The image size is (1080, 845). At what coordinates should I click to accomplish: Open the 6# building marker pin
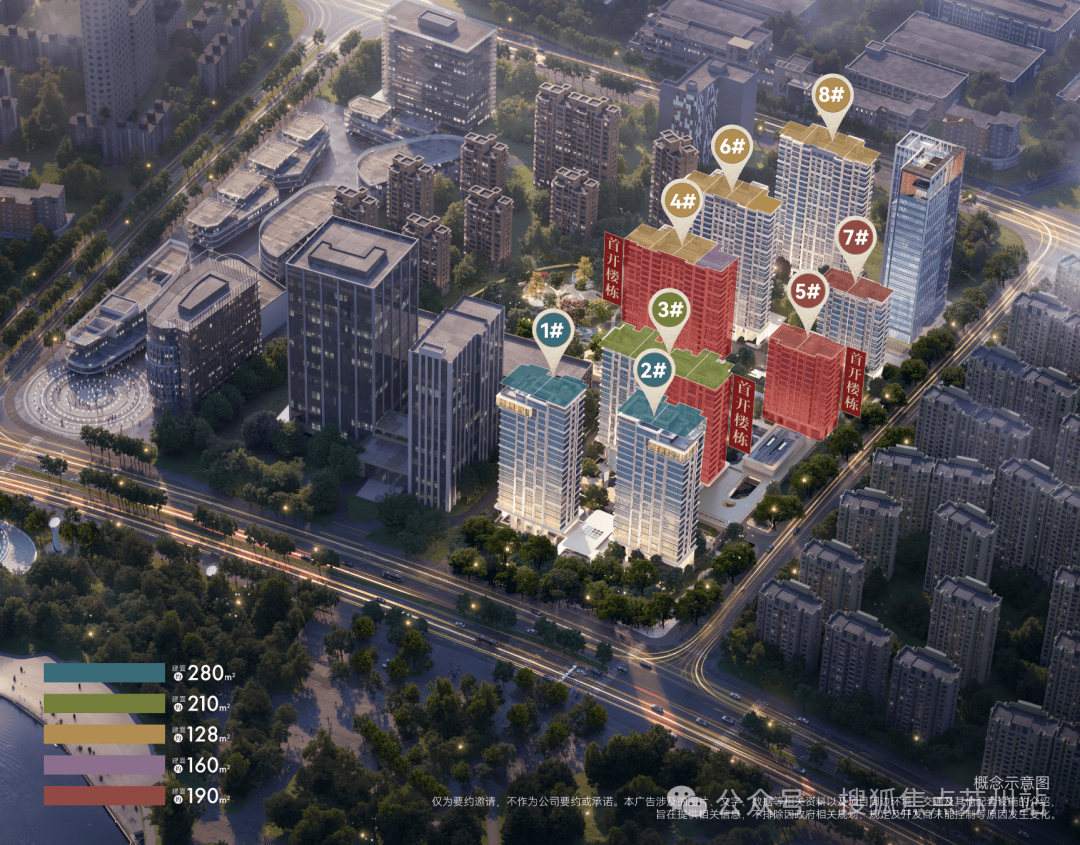coord(733,147)
